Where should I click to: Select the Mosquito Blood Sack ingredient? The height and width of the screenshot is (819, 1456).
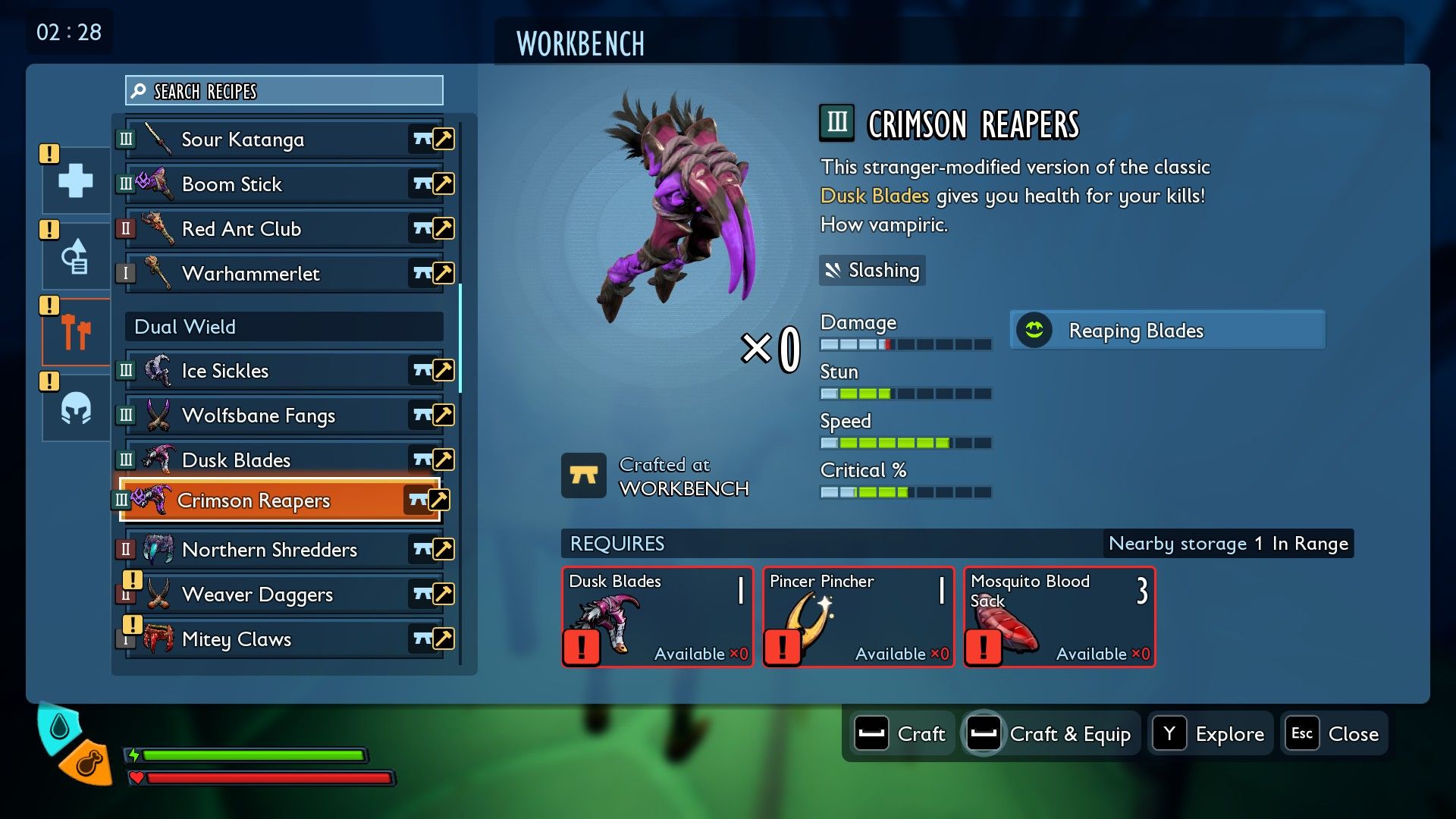[x=1059, y=617]
